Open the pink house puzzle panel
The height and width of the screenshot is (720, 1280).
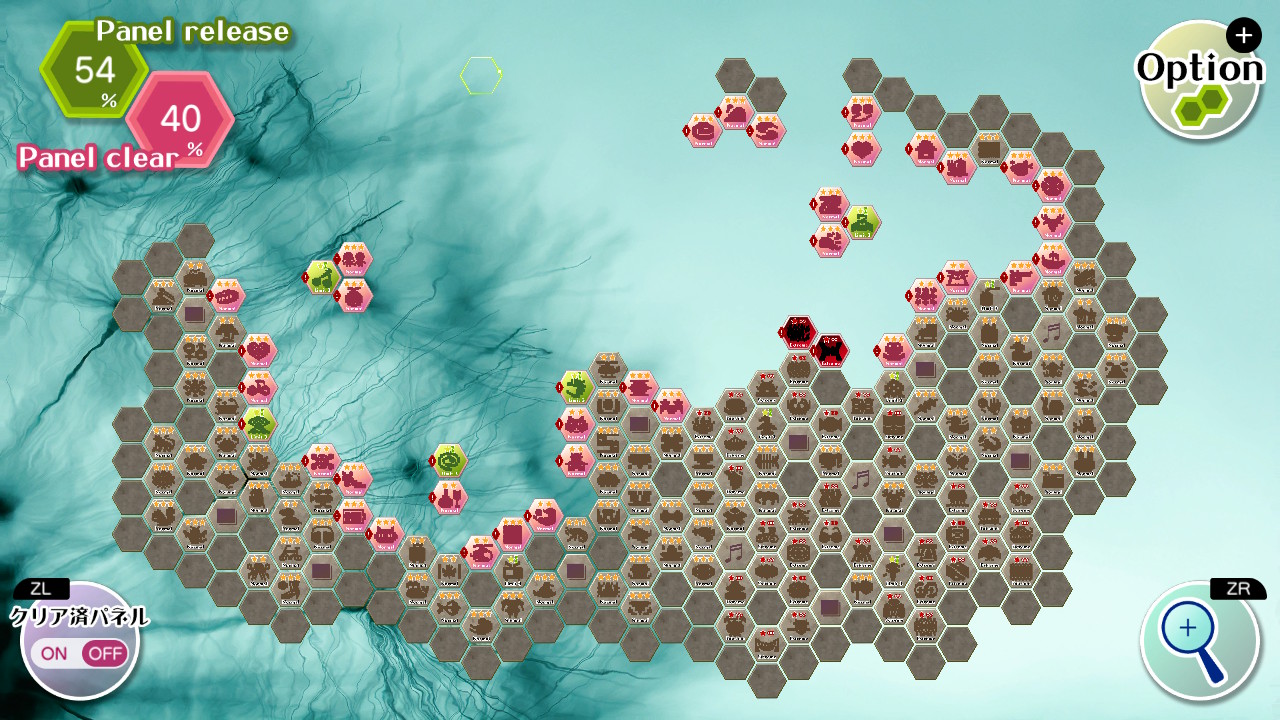(x=925, y=149)
